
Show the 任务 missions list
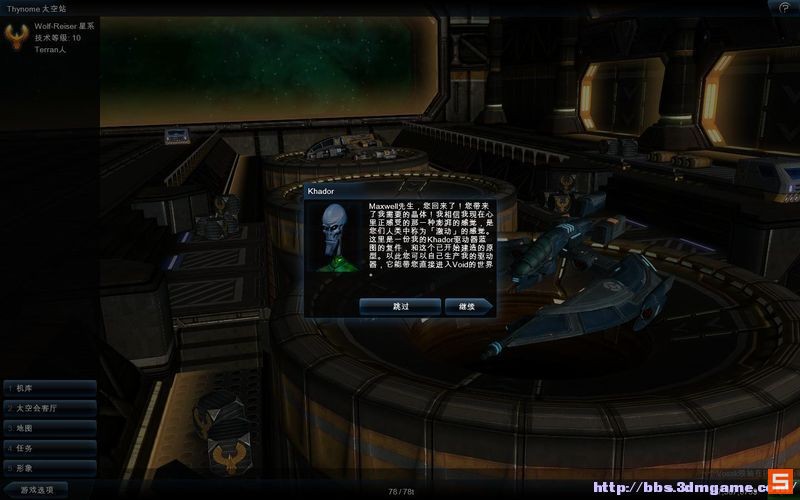click(x=50, y=447)
